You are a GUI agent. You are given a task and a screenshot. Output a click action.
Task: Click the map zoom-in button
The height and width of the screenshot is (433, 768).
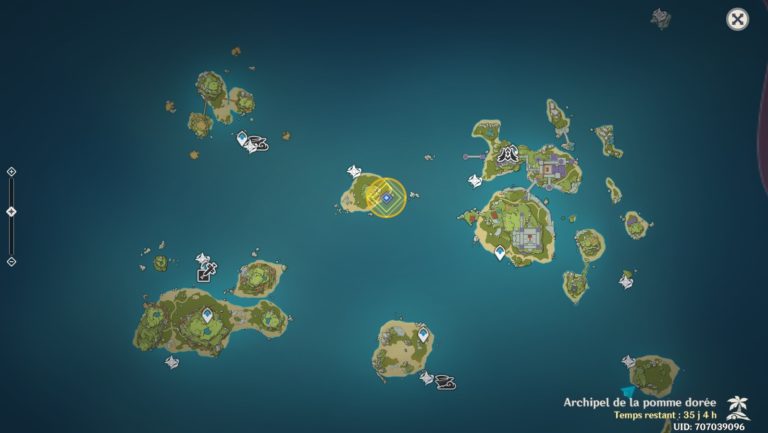tap(11, 172)
